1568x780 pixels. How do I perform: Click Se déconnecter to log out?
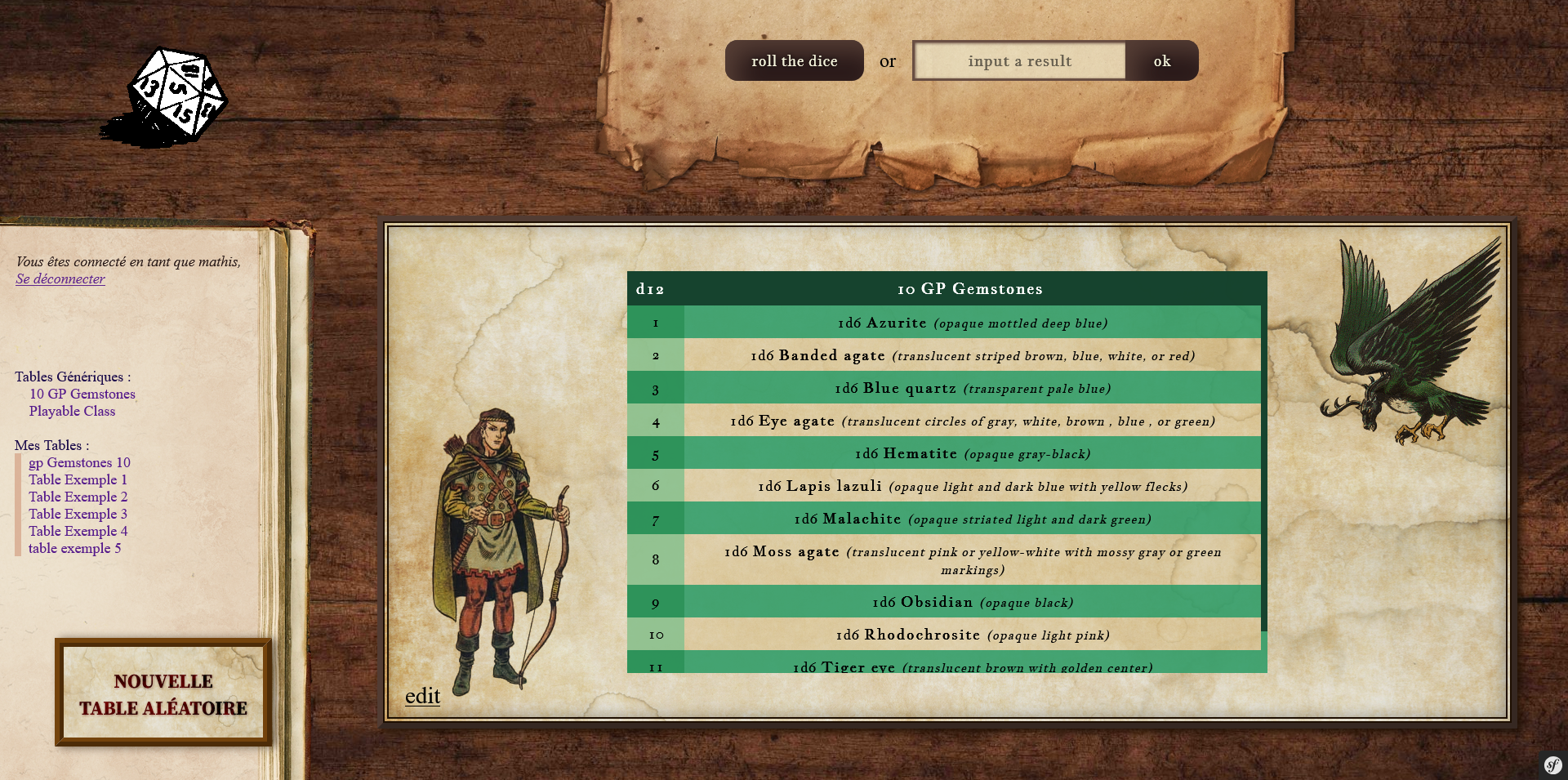pos(60,279)
